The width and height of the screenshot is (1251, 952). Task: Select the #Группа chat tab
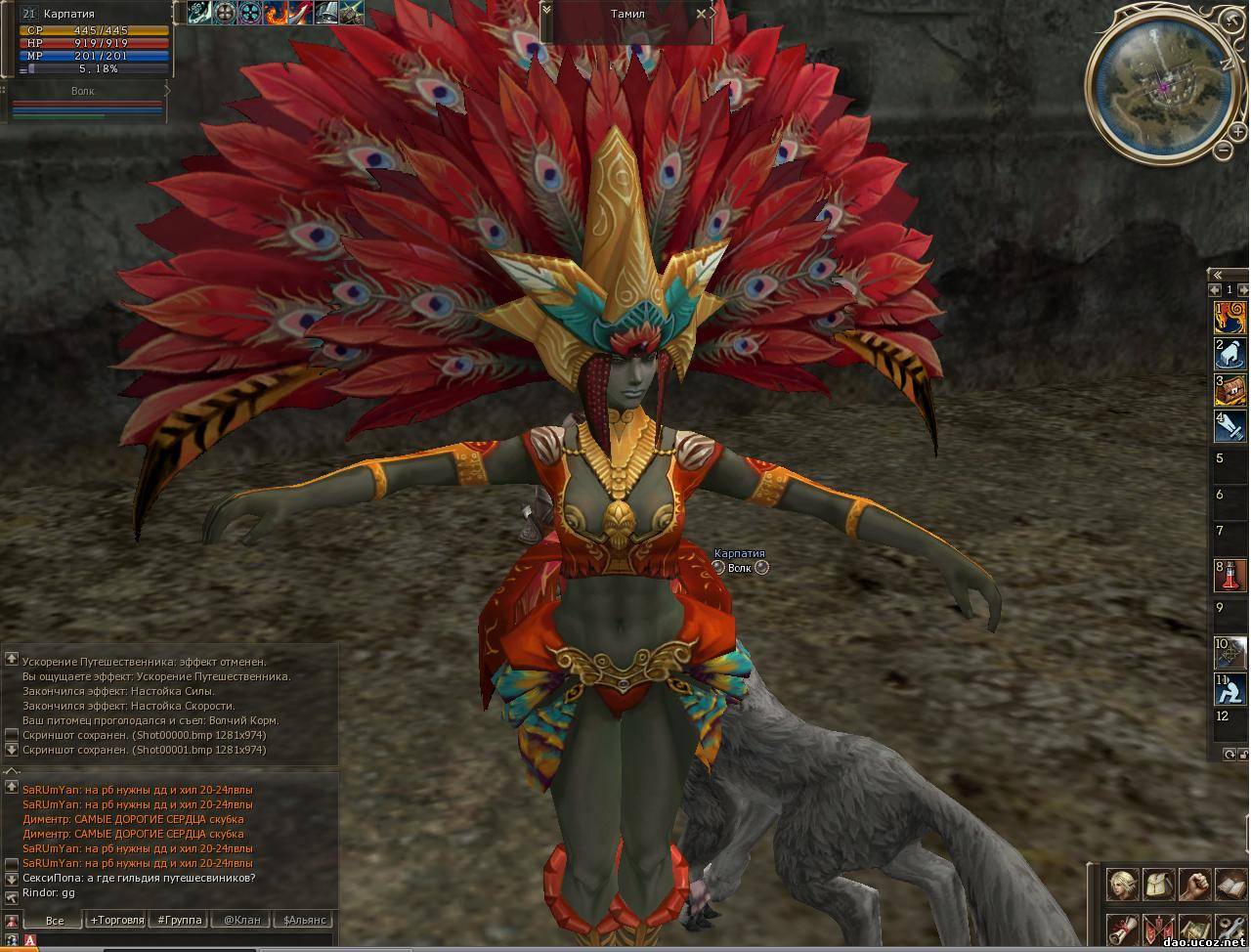[180, 920]
